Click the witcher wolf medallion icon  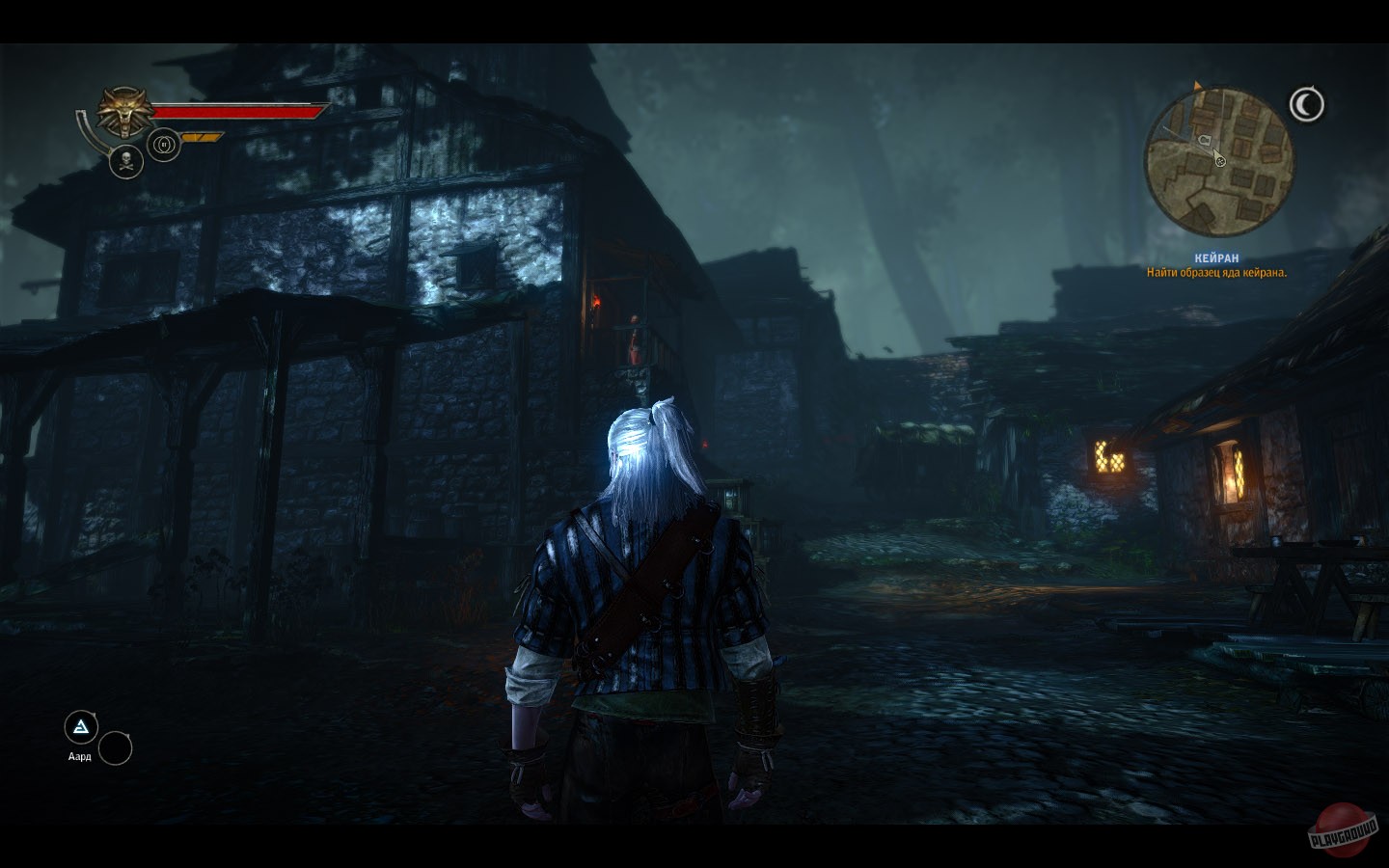click(x=123, y=111)
